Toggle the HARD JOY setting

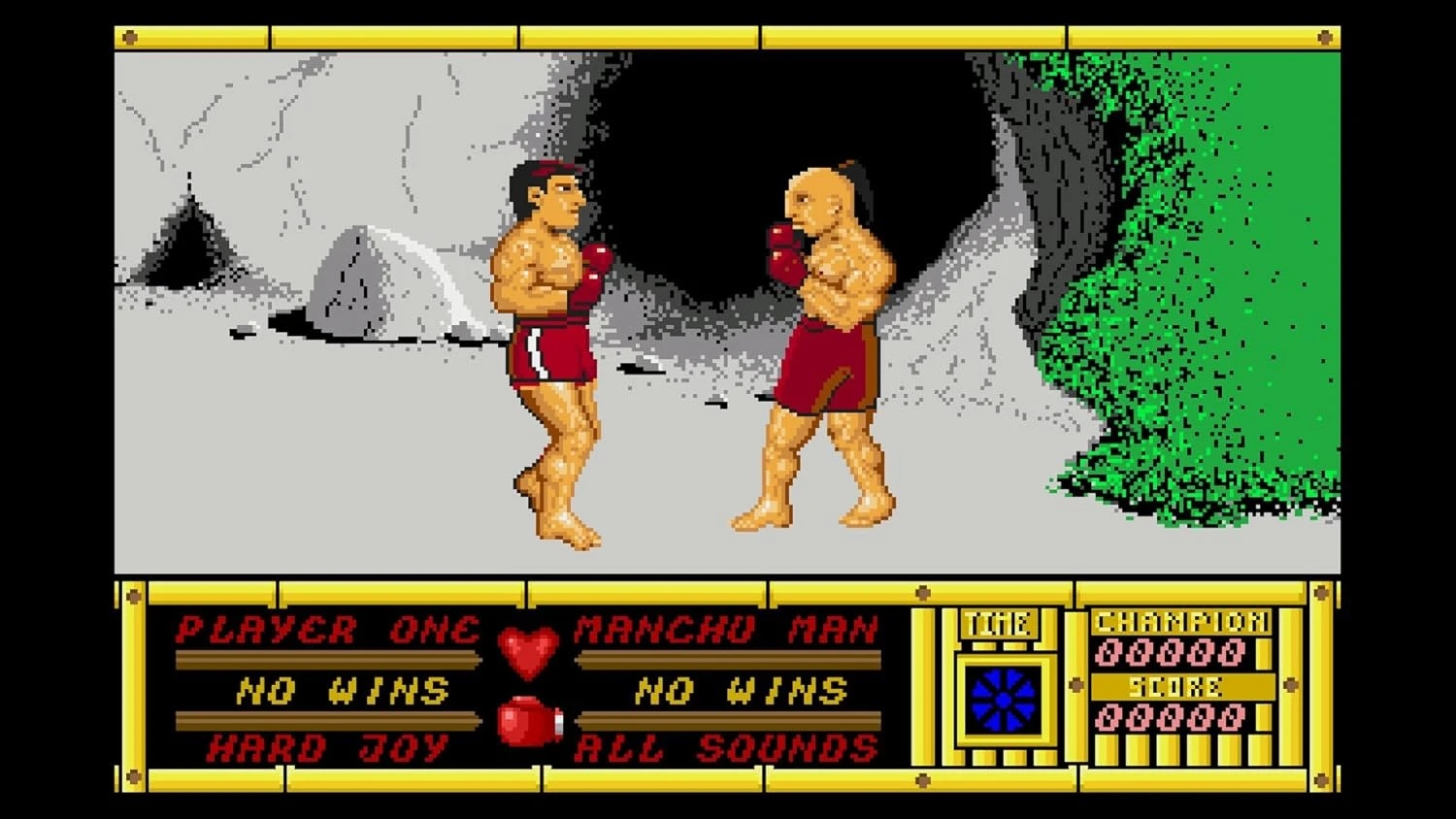pyautogui.click(x=328, y=748)
